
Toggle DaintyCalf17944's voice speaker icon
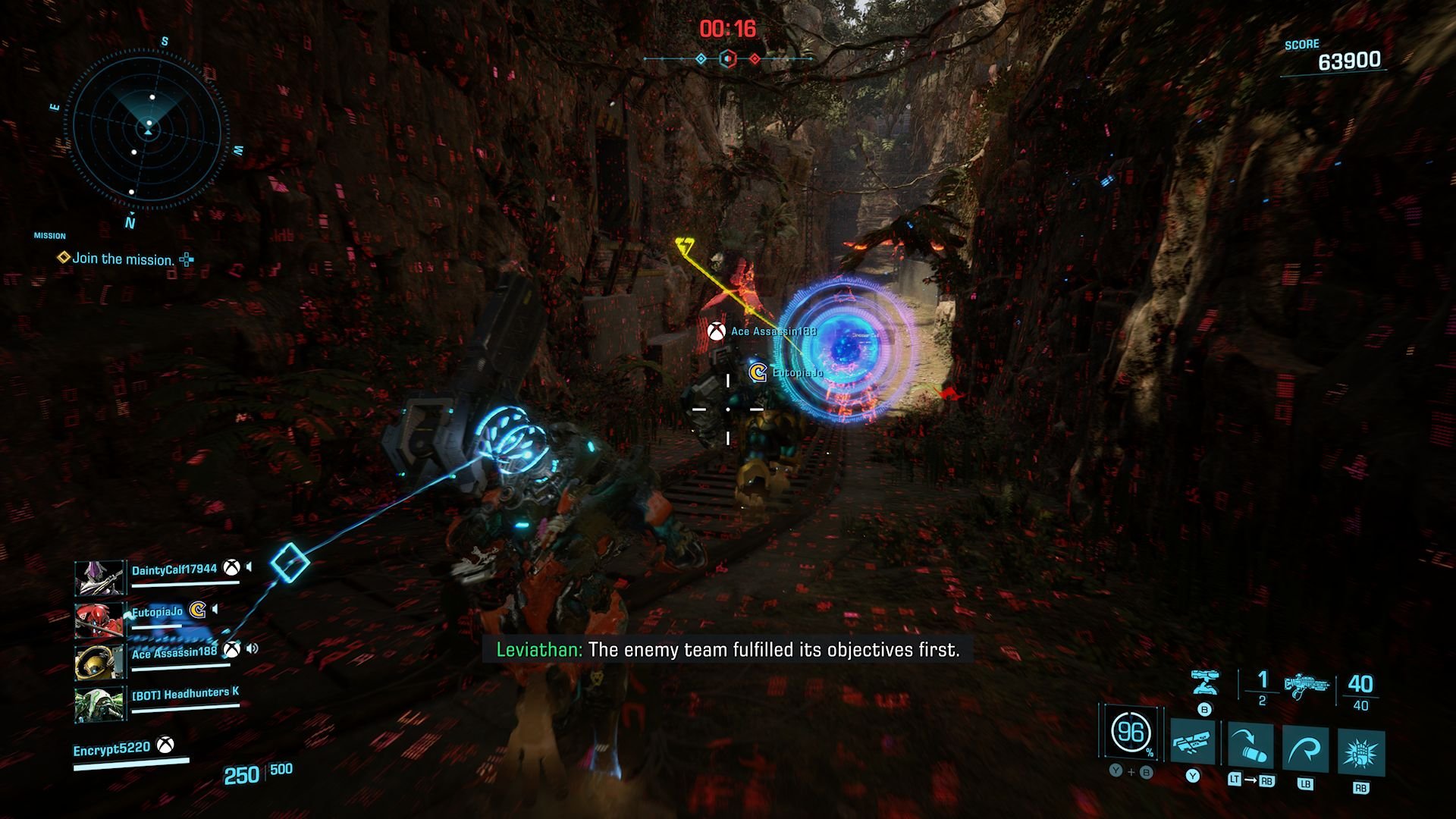pos(249,567)
